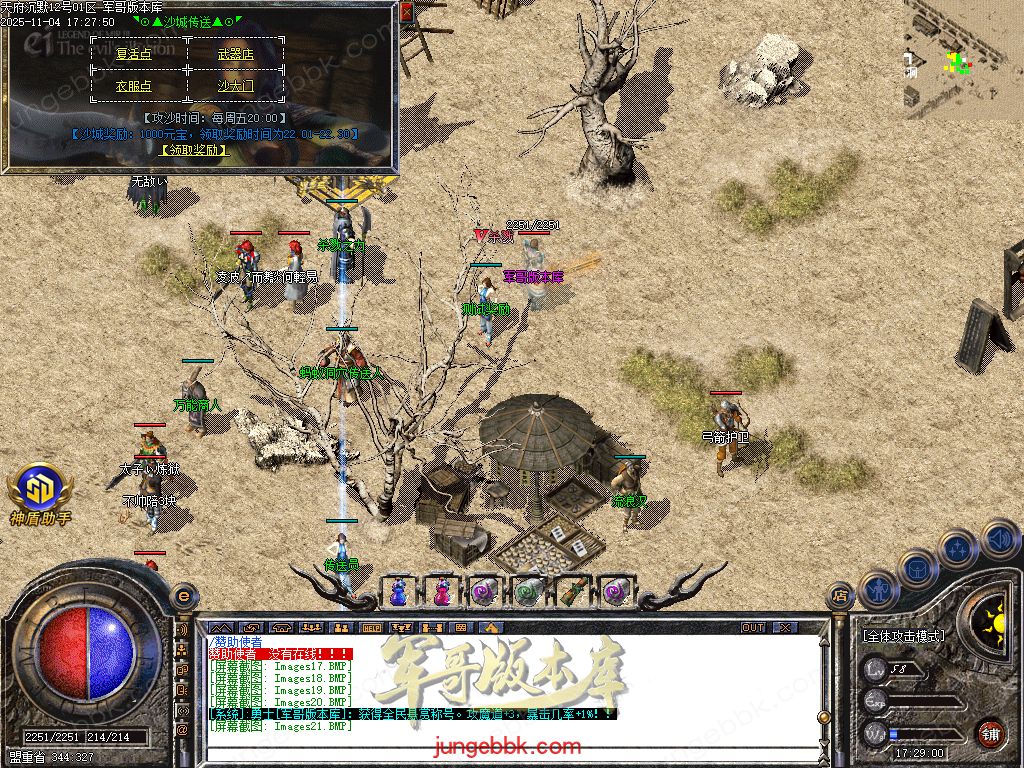Open the inventory bag icon
This screenshot has width=1024, height=768.
click(917, 567)
